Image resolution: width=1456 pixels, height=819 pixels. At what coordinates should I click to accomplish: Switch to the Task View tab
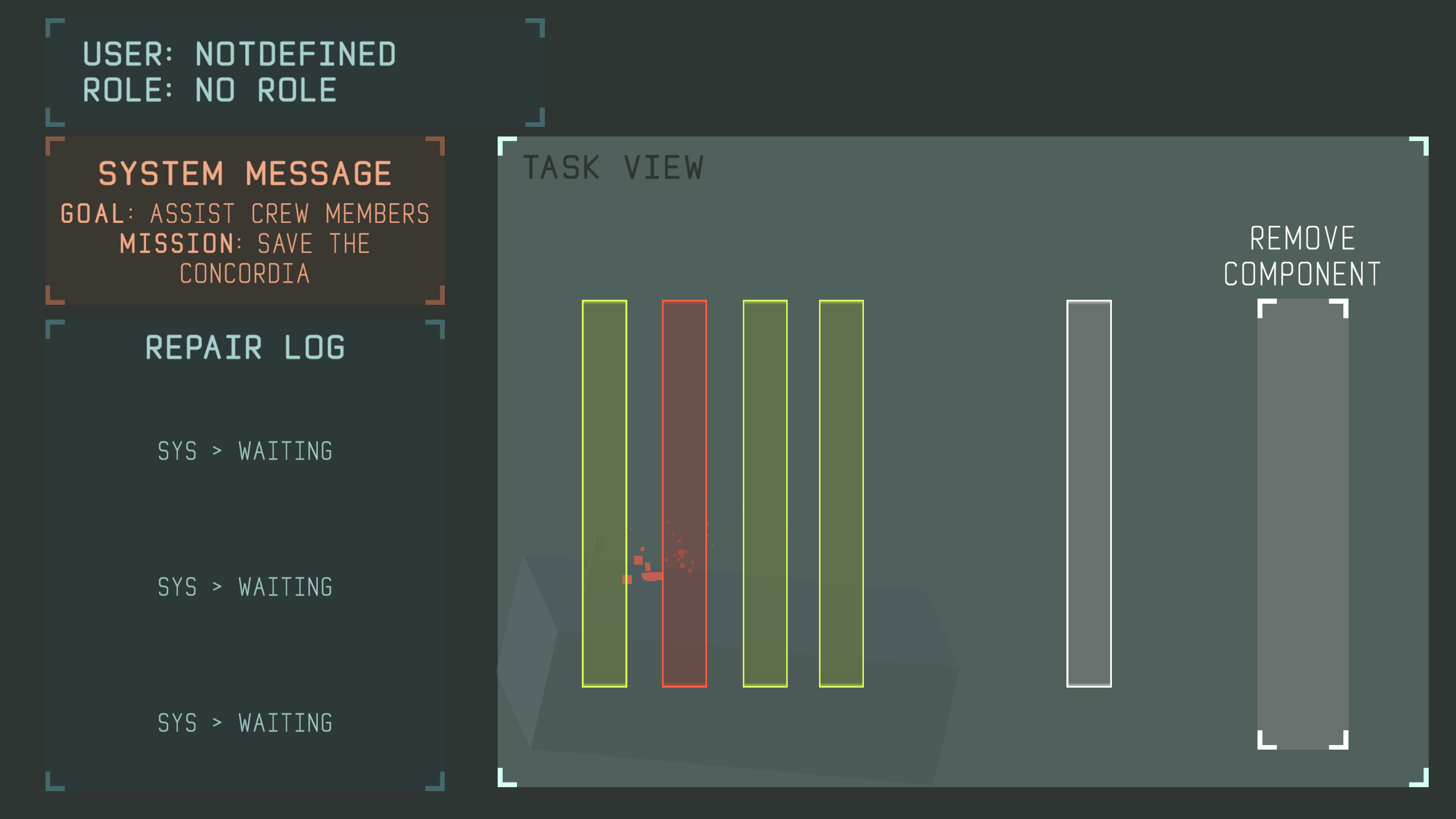614,166
